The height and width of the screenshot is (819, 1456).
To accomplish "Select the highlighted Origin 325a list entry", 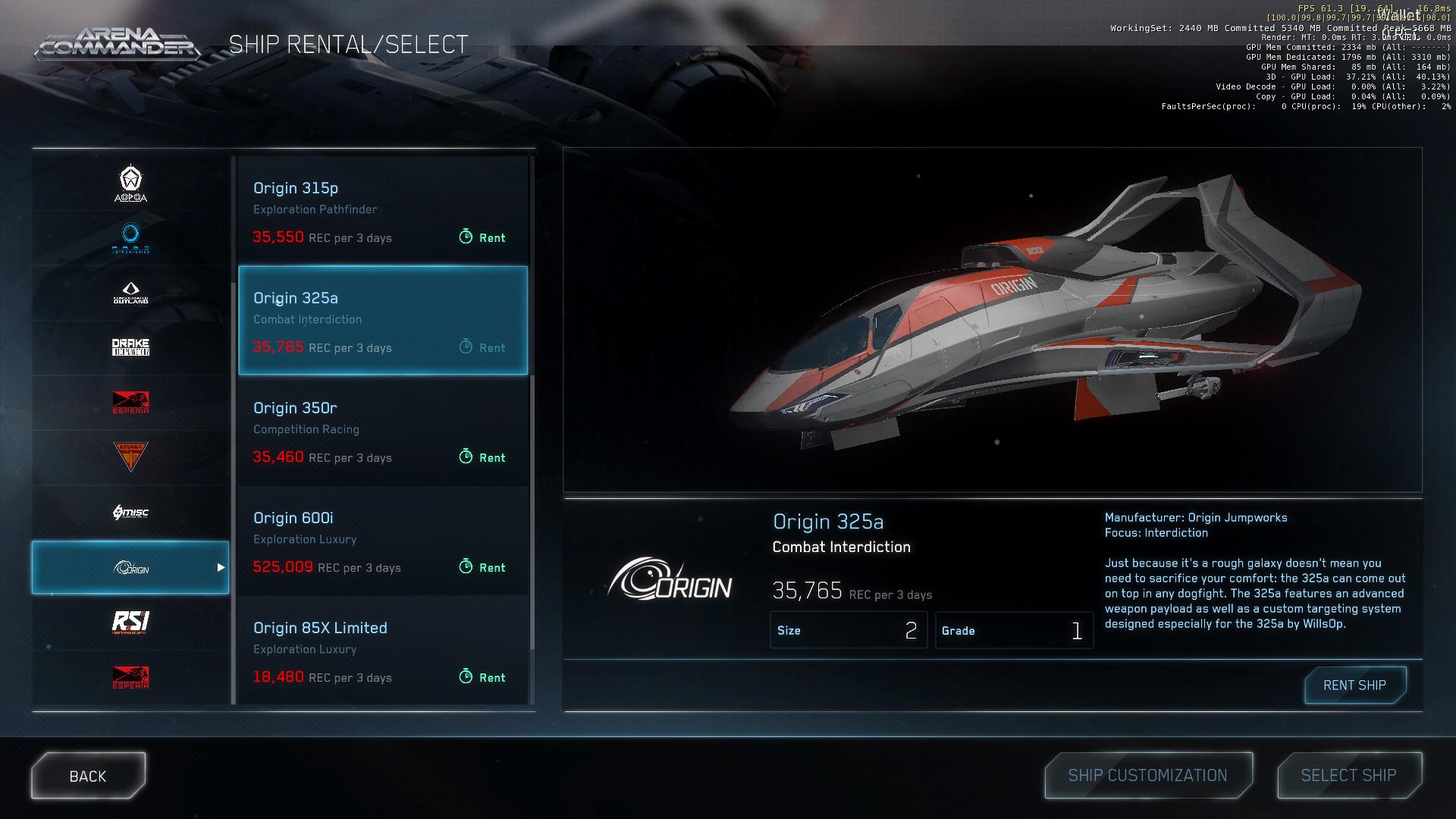I will [383, 321].
